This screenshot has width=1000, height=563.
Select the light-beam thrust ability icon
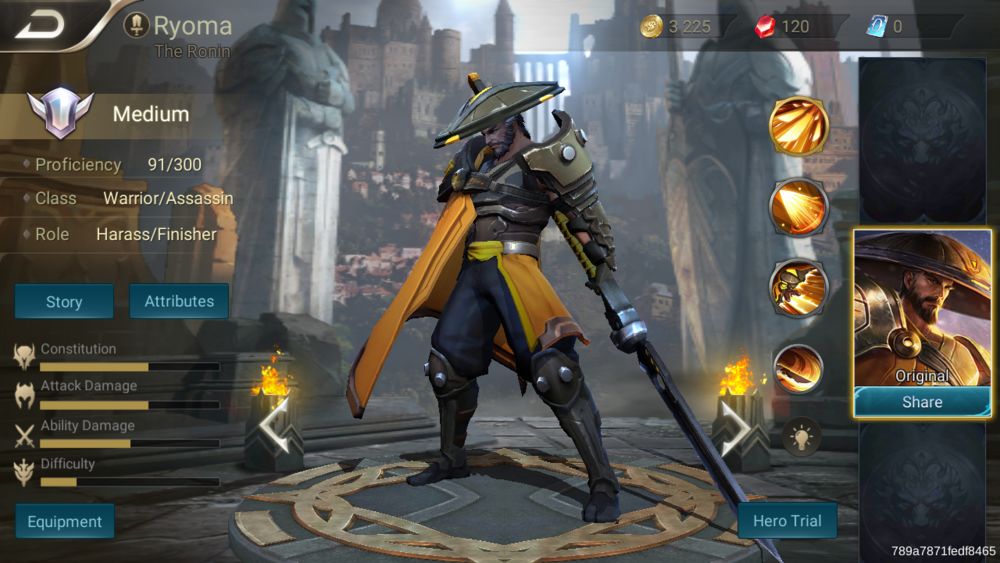pos(798,207)
